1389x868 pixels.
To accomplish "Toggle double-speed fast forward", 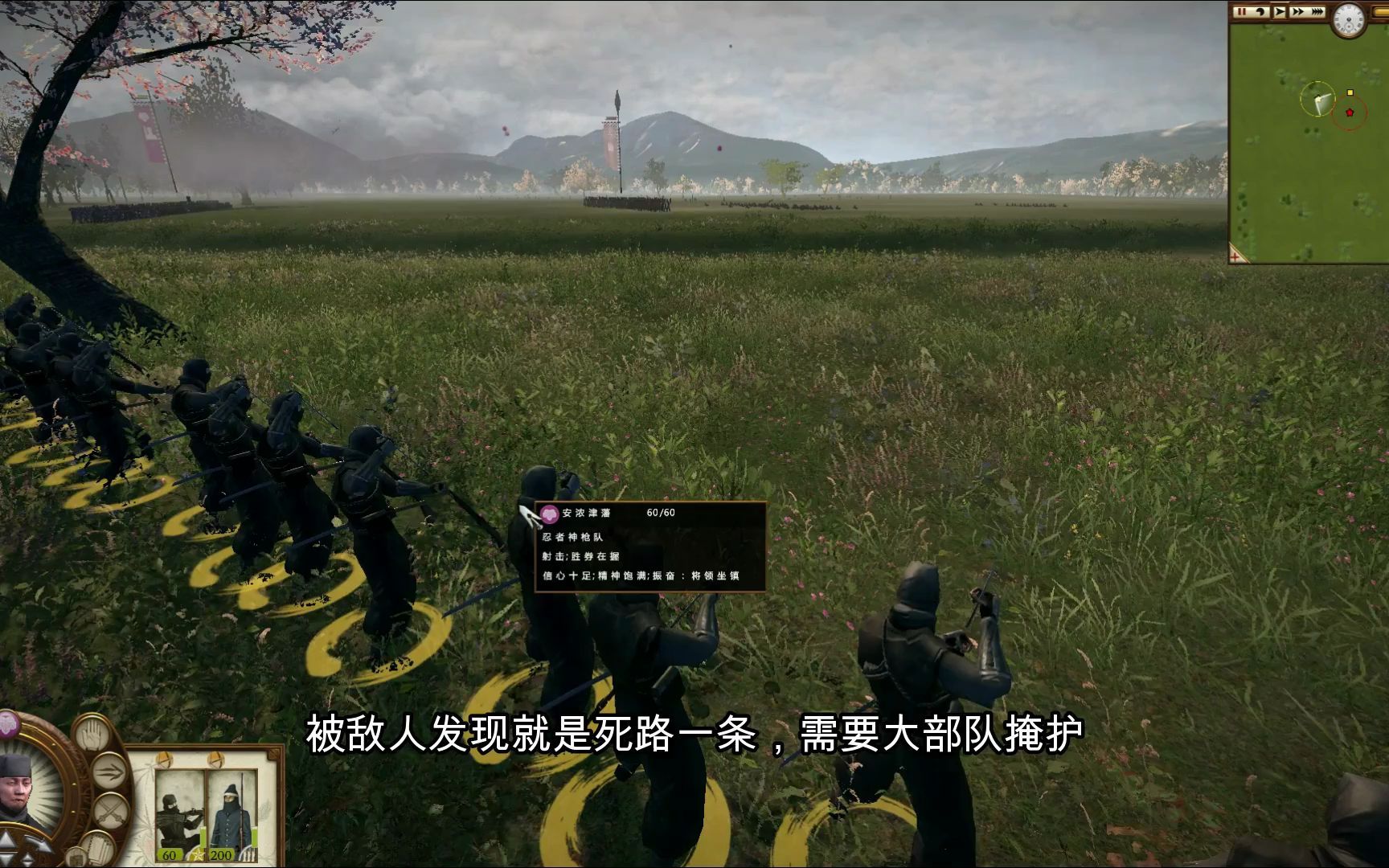I will coord(1299,12).
